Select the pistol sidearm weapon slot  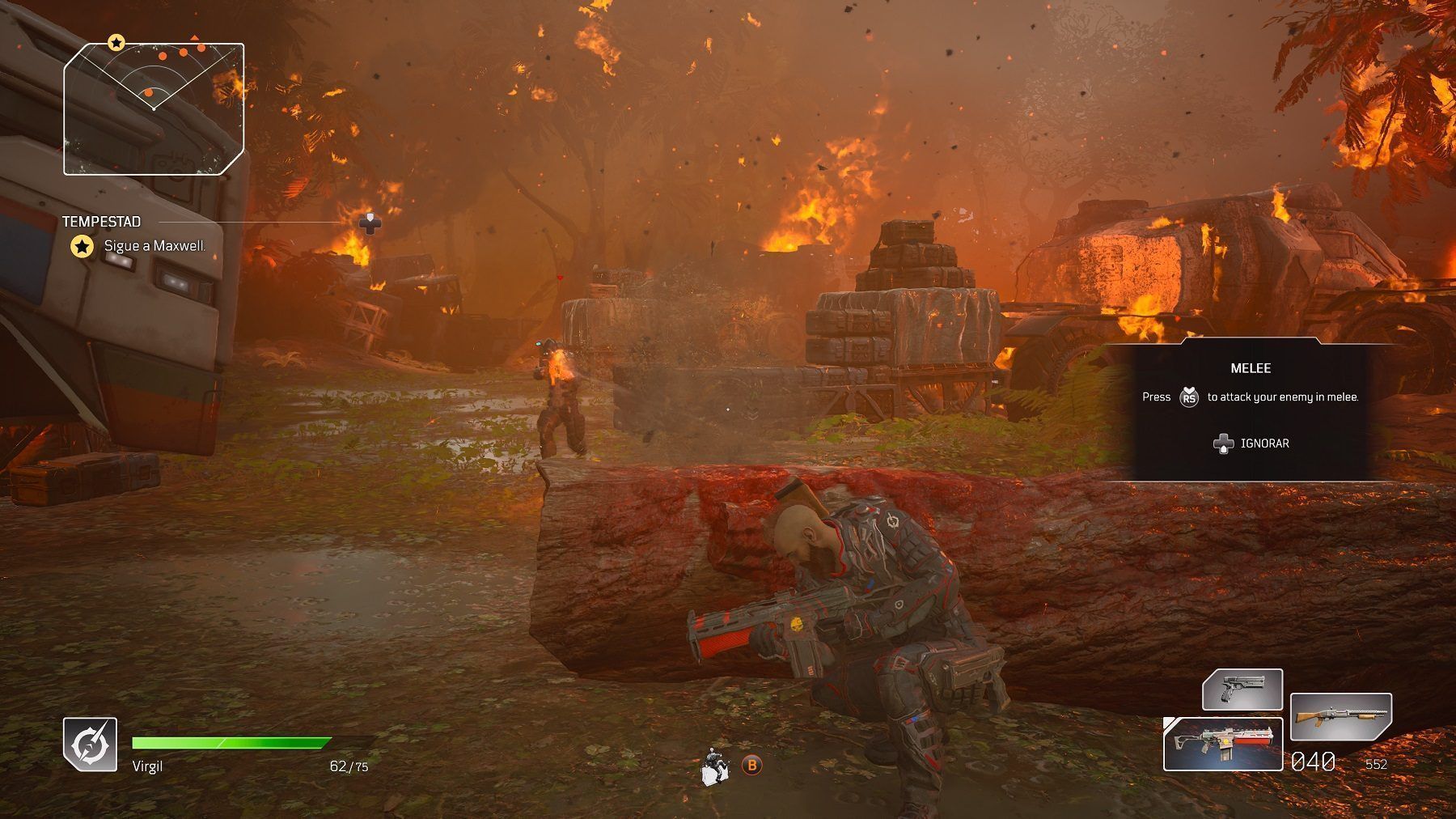1242,691
